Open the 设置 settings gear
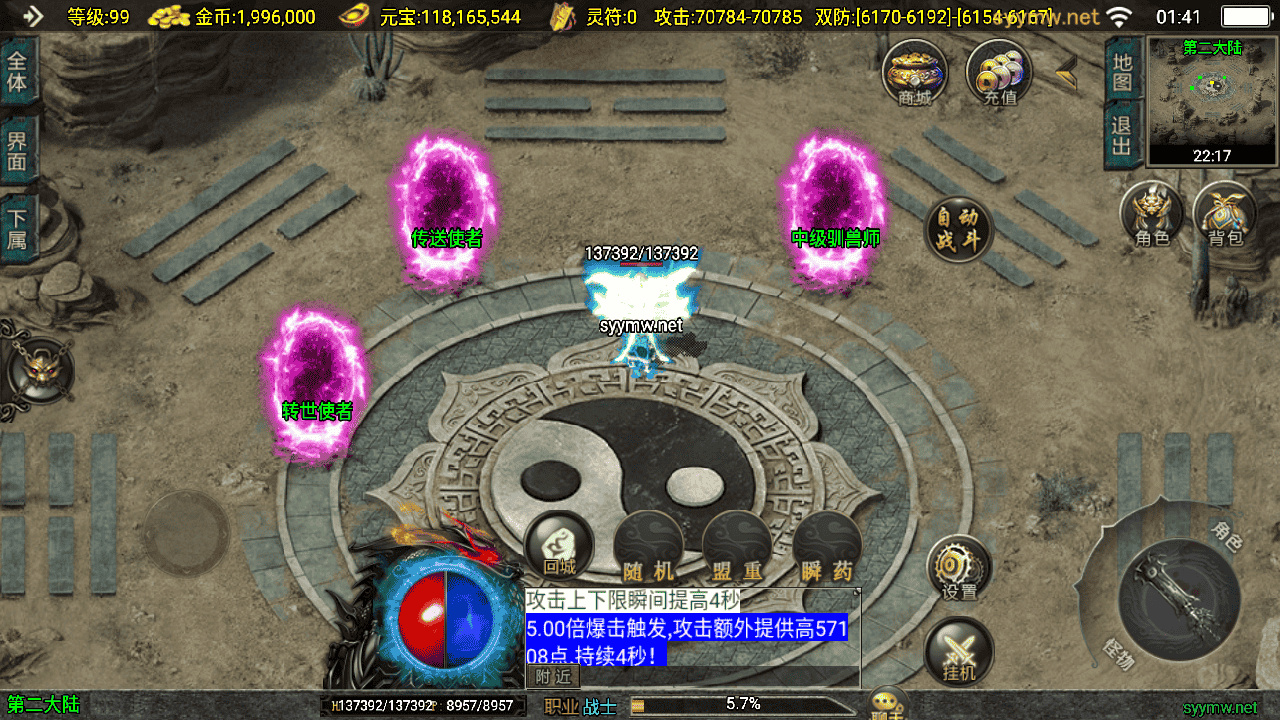The height and width of the screenshot is (720, 1280). (959, 568)
